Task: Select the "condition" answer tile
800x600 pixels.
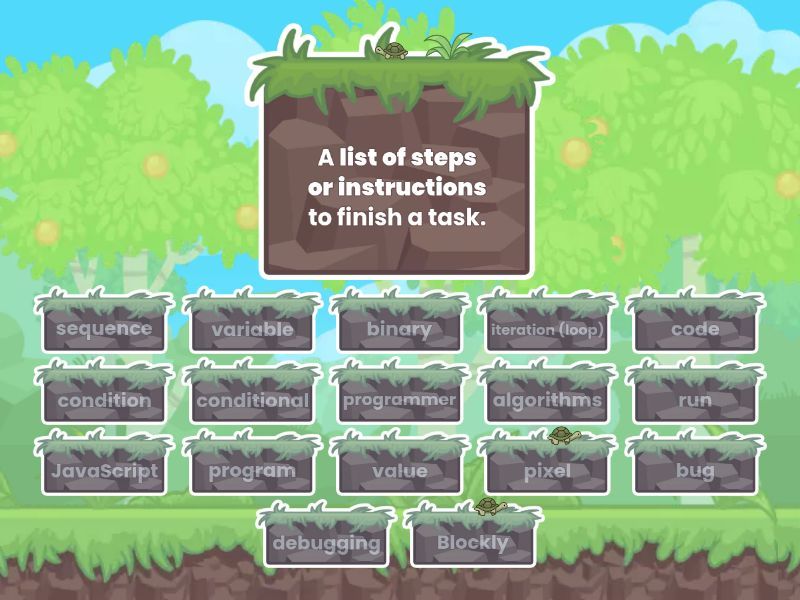Action: click(x=104, y=400)
